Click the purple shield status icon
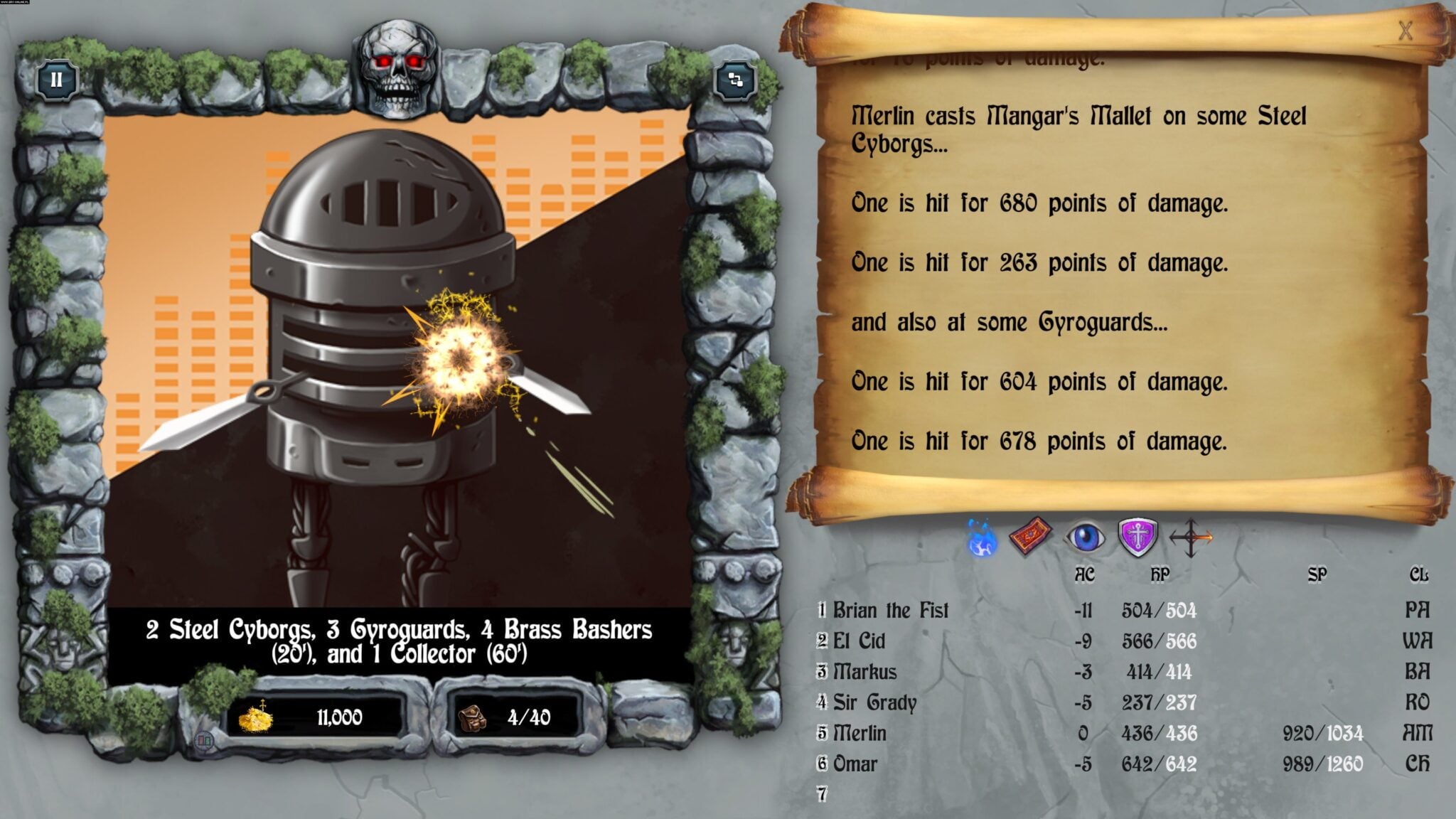This screenshot has height=819, width=1456. (1137, 537)
